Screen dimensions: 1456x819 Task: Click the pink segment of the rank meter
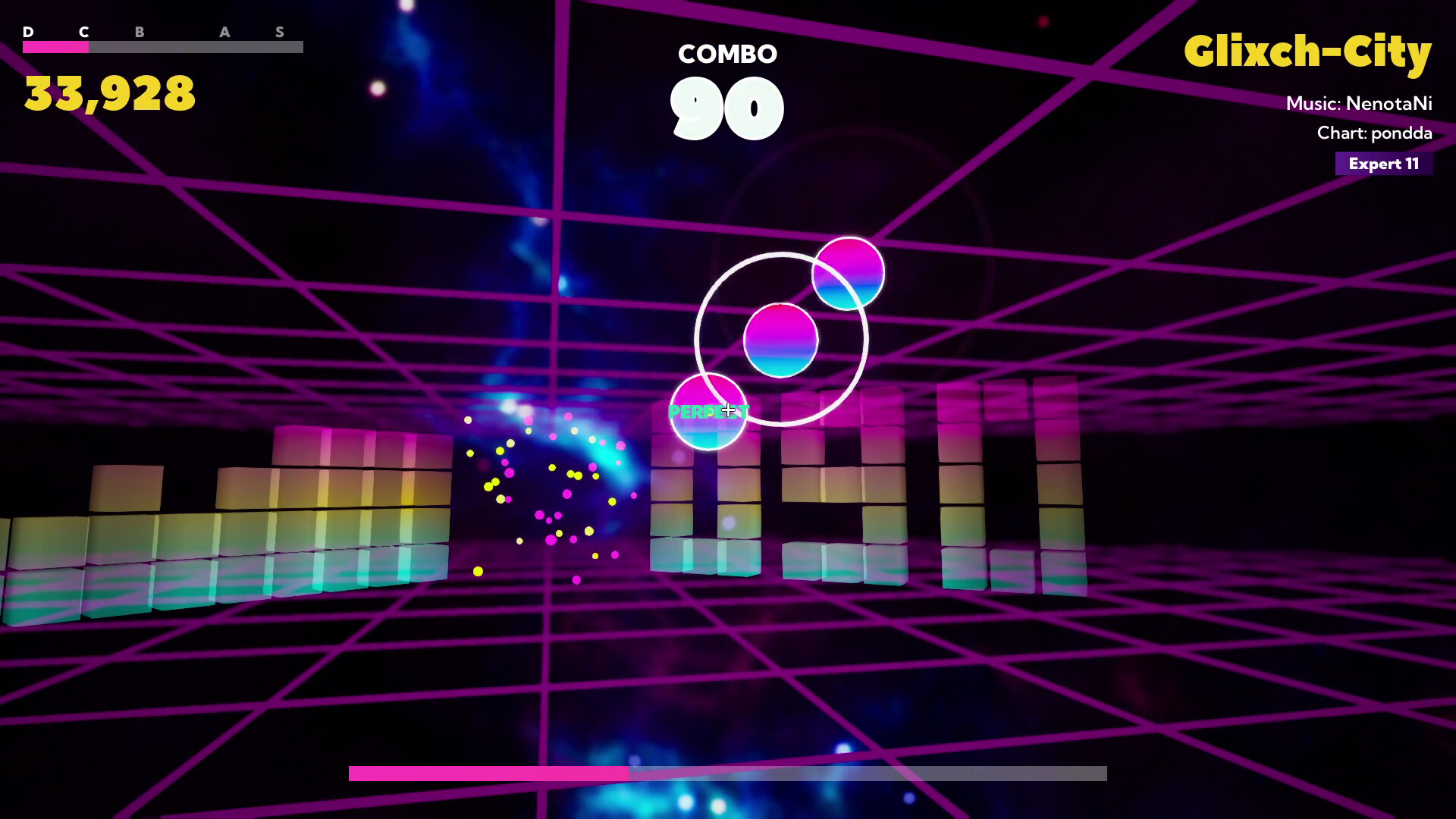point(57,47)
